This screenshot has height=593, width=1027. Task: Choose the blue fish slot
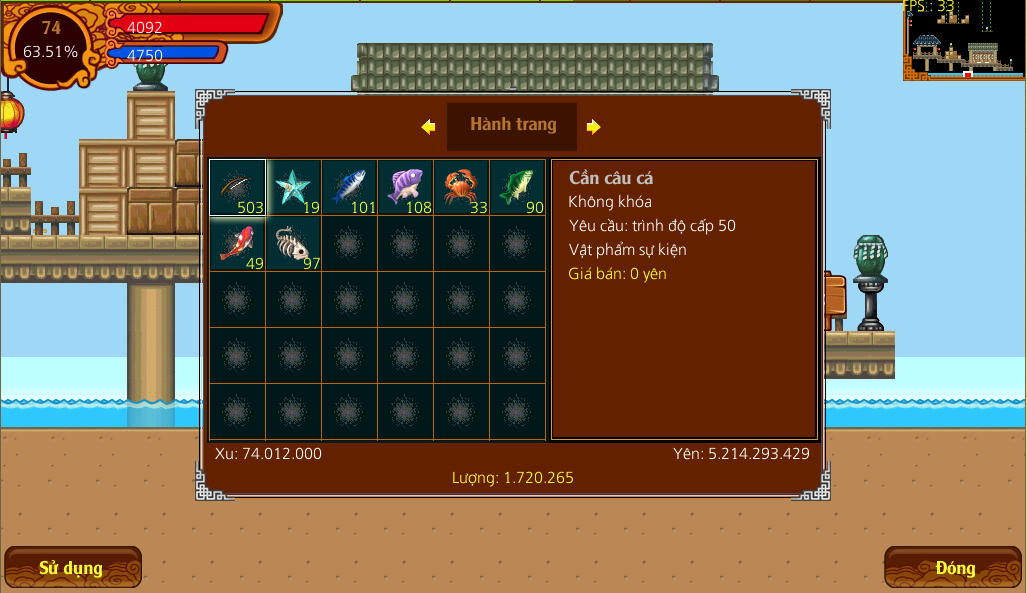[x=350, y=188]
